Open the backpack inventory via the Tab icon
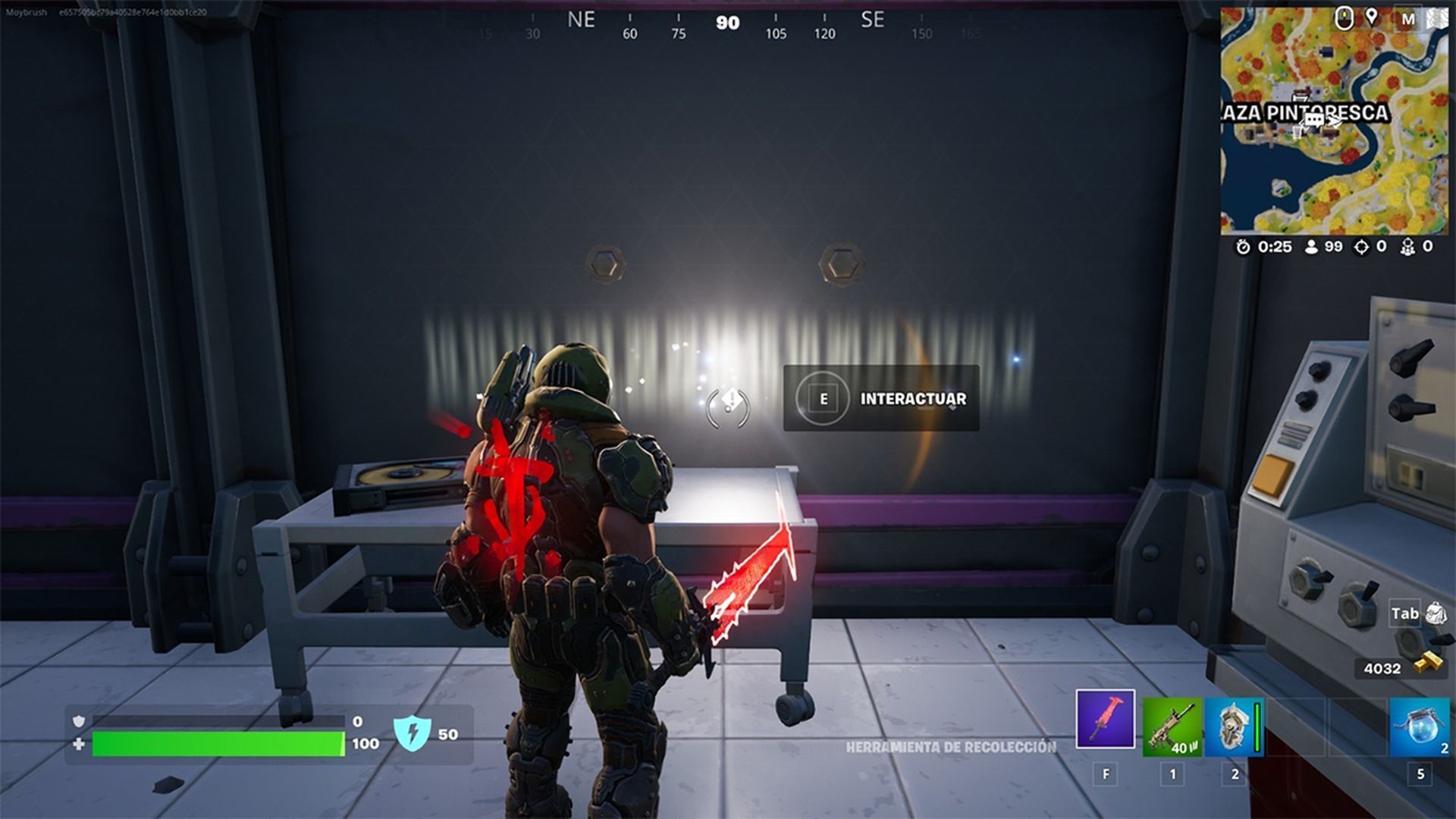The width and height of the screenshot is (1456, 819). 1430,611
